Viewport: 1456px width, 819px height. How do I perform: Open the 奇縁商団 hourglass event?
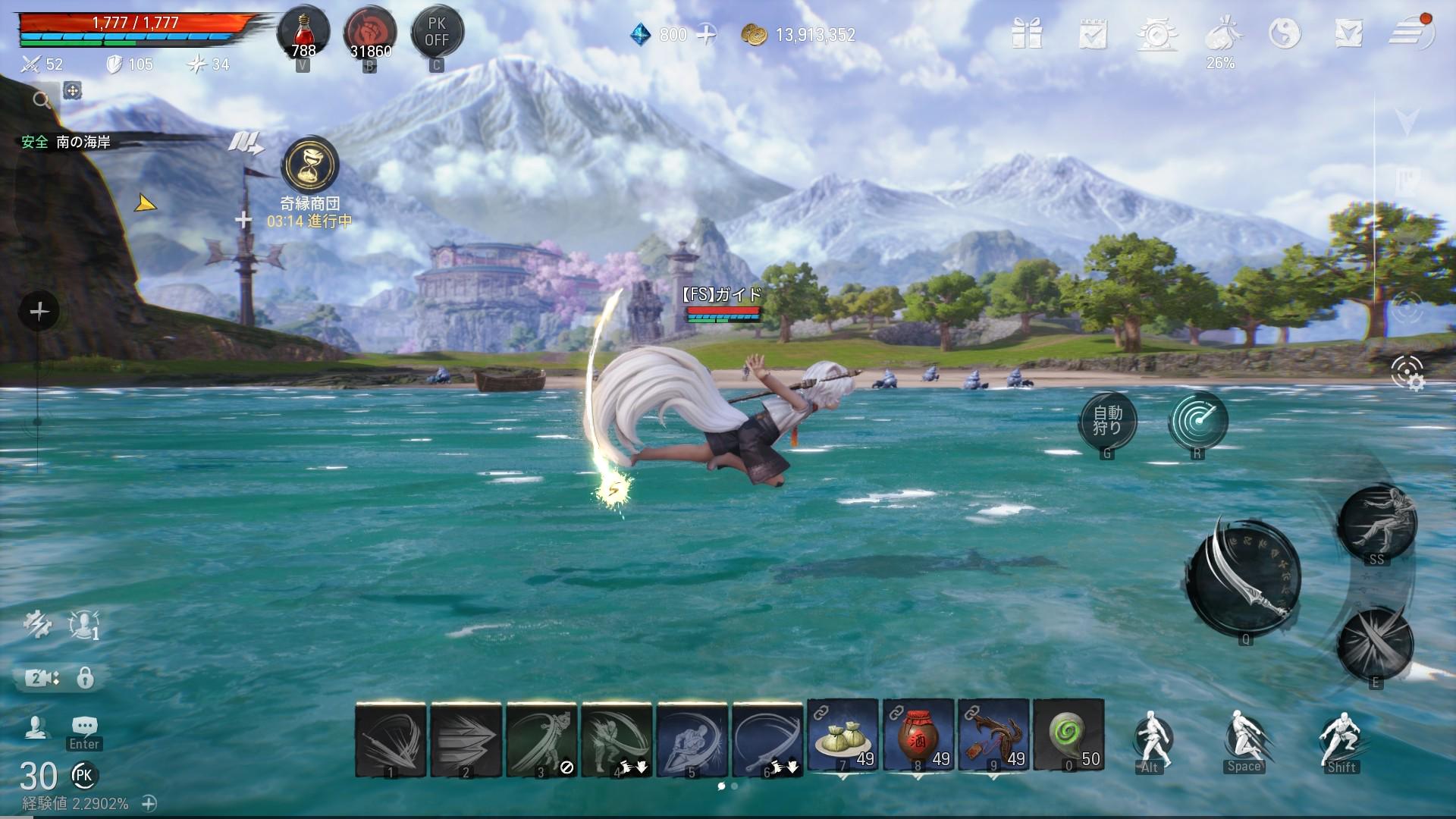(309, 166)
